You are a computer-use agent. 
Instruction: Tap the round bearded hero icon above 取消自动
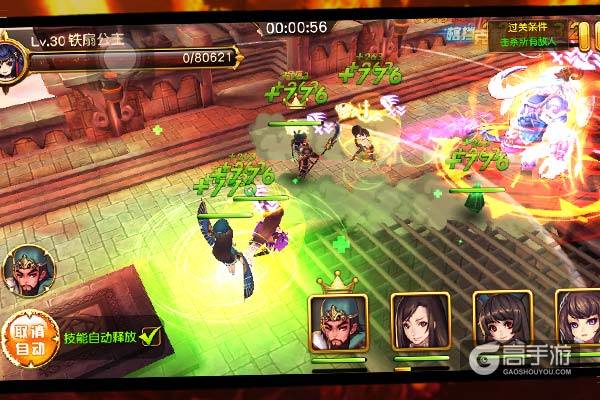(x=24, y=271)
